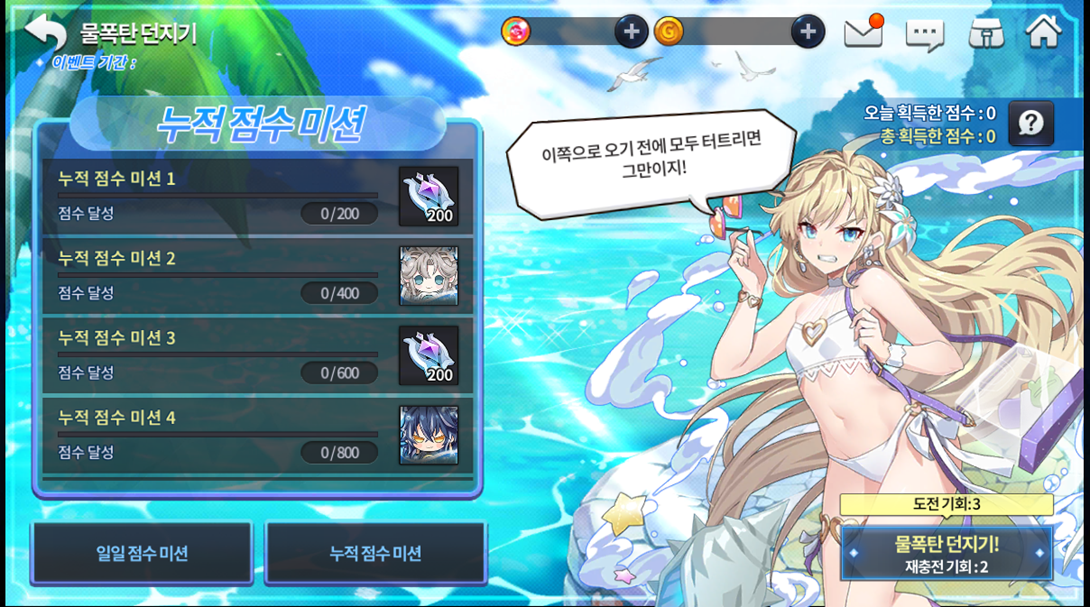The width and height of the screenshot is (1090, 607).
Task: Select 누적 점수 미션 4 row
Action: (x=218, y=435)
